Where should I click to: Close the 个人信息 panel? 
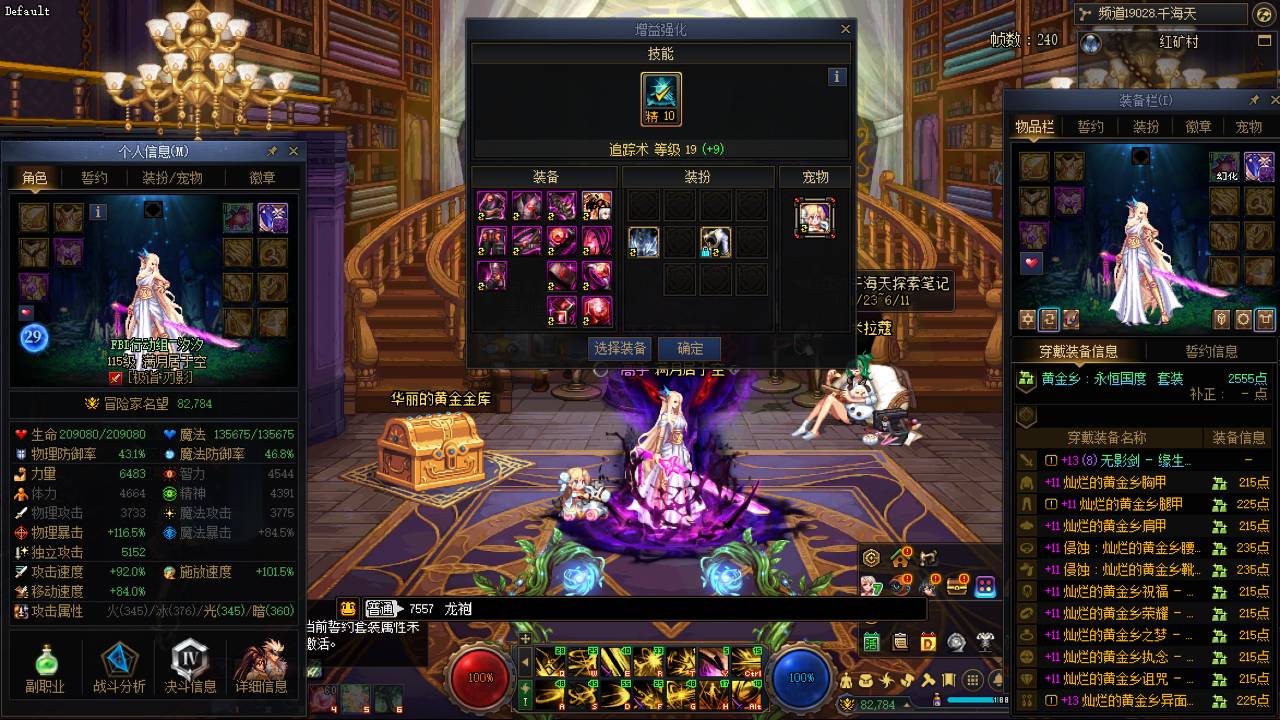(x=293, y=151)
